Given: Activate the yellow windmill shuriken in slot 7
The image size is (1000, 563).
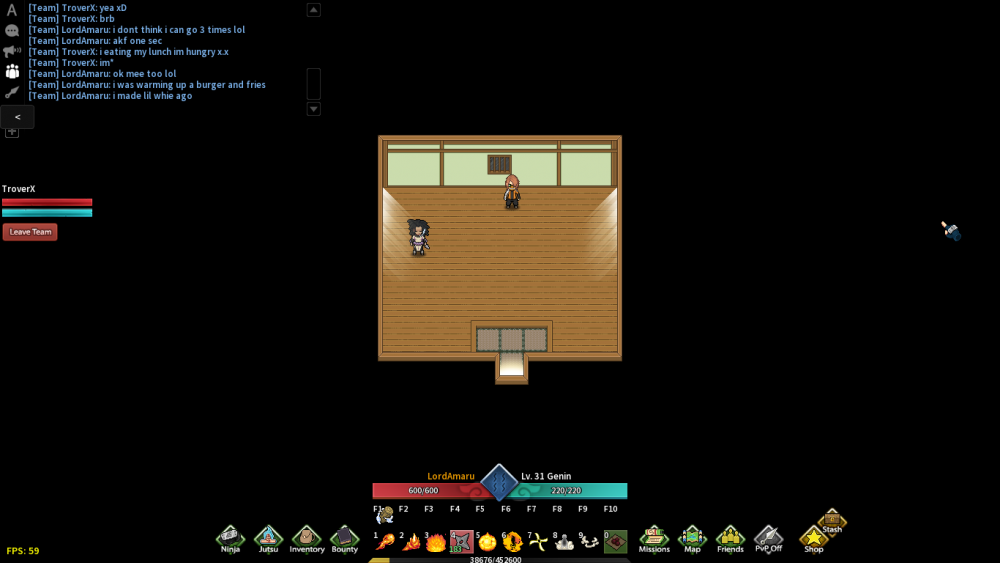Looking at the screenshot, I should pos(539,542).
